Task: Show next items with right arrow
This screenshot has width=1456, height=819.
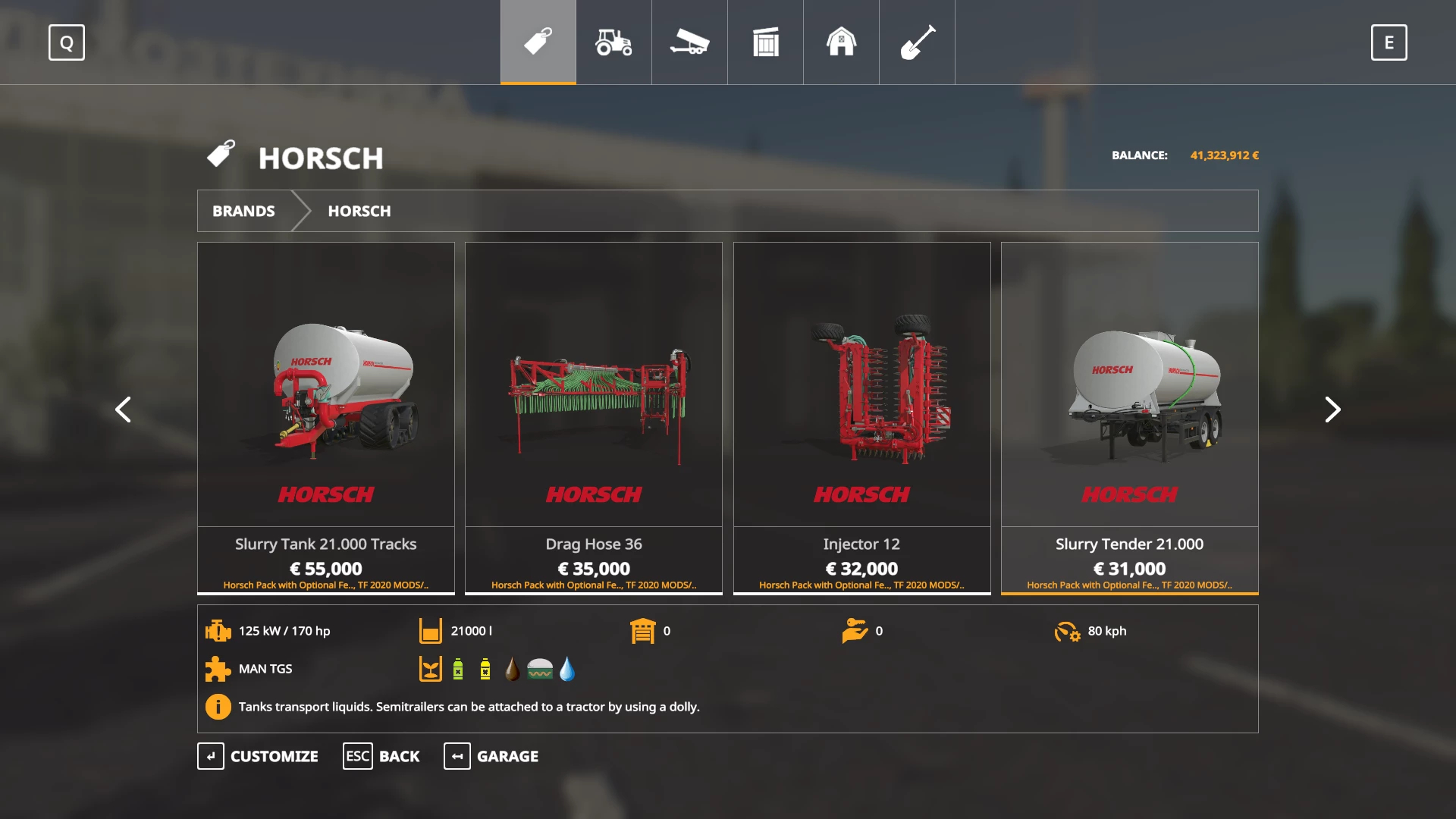Action: click(x=1332, y=409)
